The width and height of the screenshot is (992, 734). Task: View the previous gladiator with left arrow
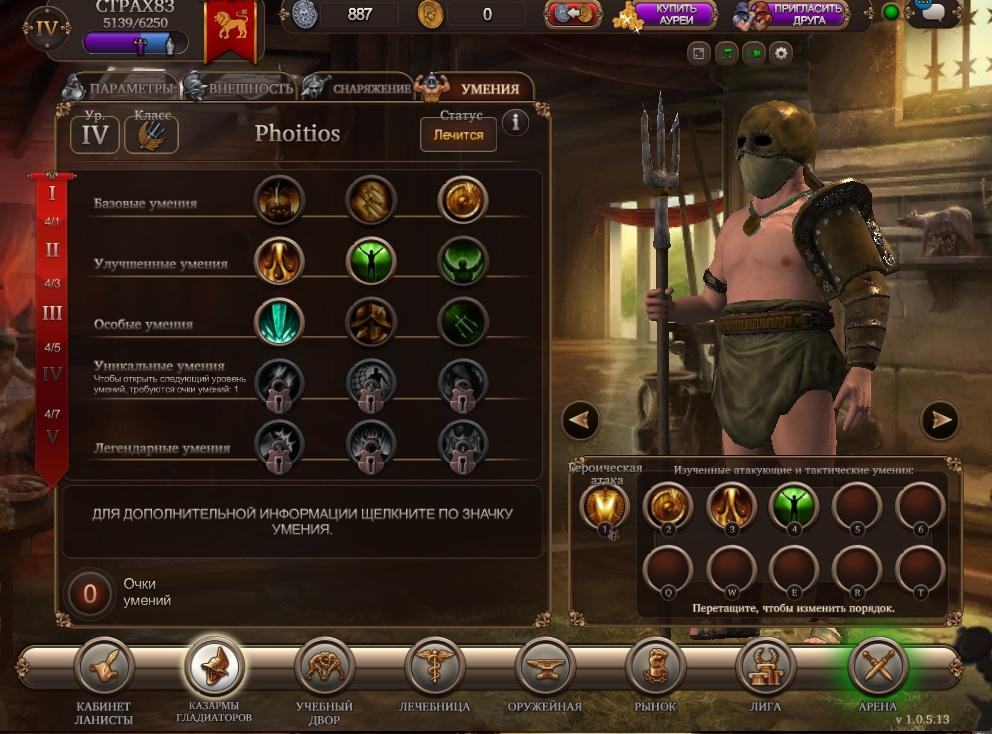581,420
